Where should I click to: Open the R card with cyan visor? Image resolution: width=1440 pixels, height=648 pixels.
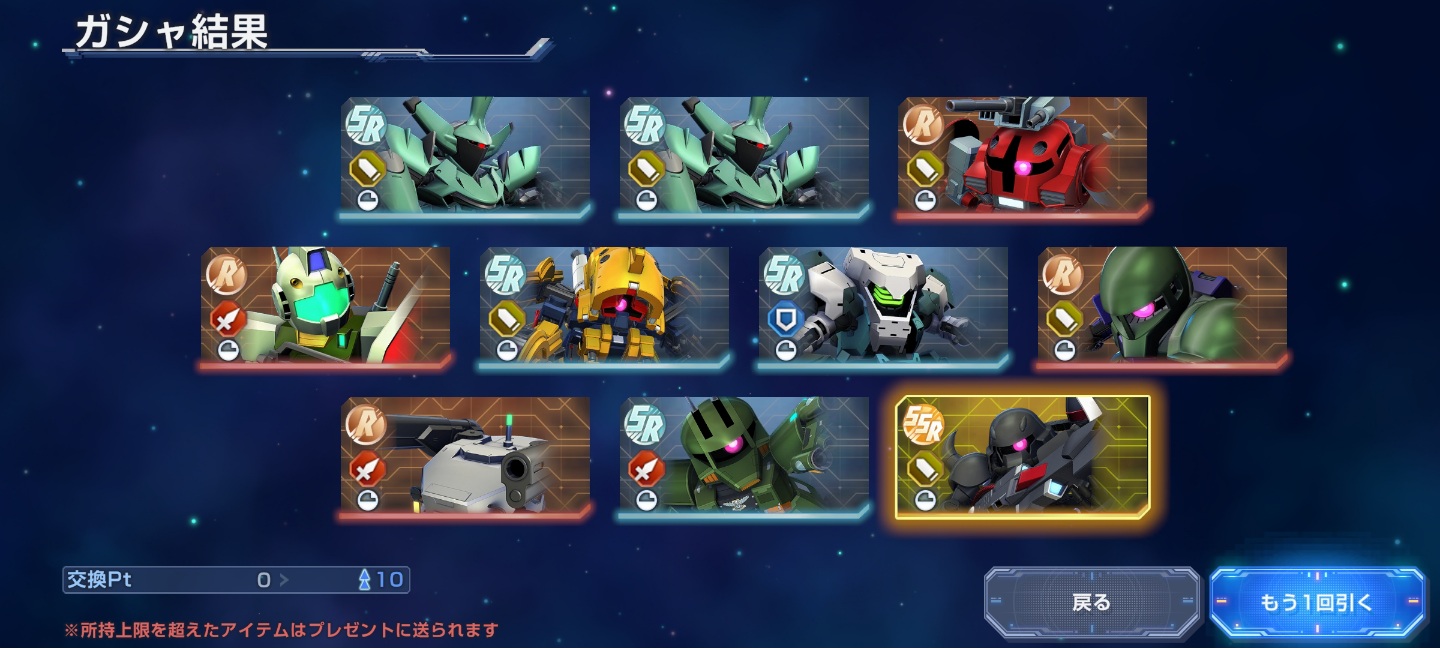click(x=325, y=306)
